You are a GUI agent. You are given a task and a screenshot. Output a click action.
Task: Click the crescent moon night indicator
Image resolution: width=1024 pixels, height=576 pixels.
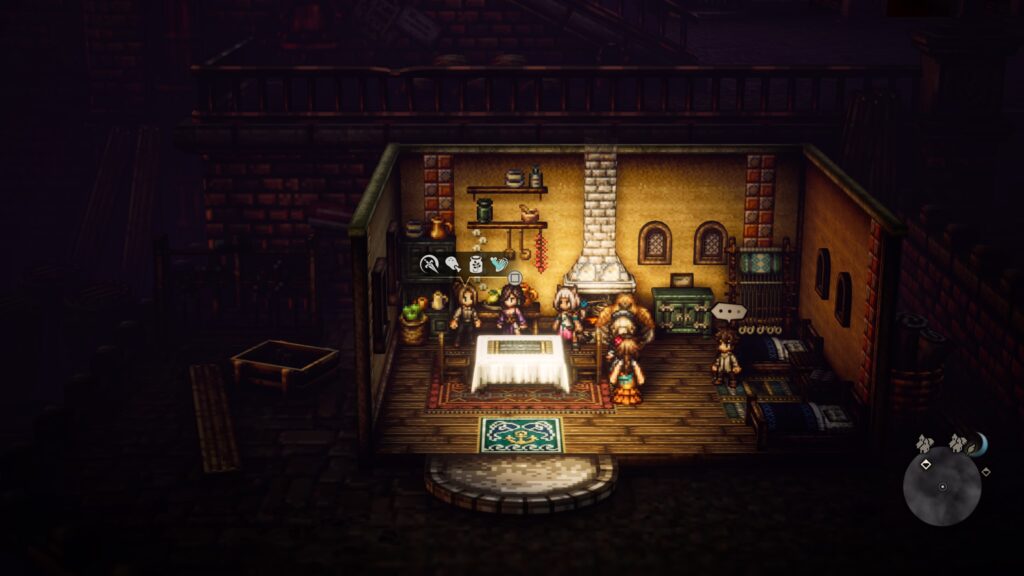(x=977, y=442)
